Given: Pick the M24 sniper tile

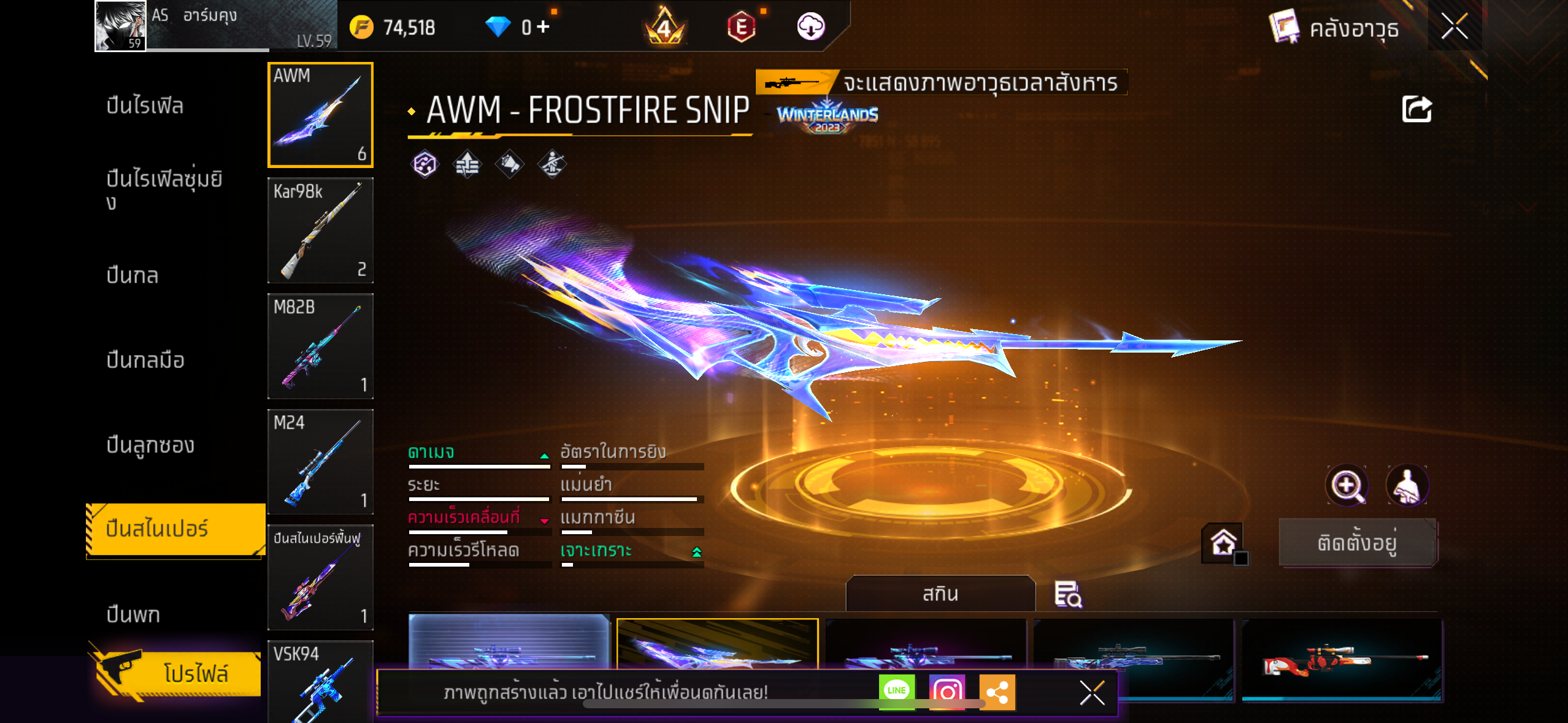Looking at the screenshot, I should 320,462.
